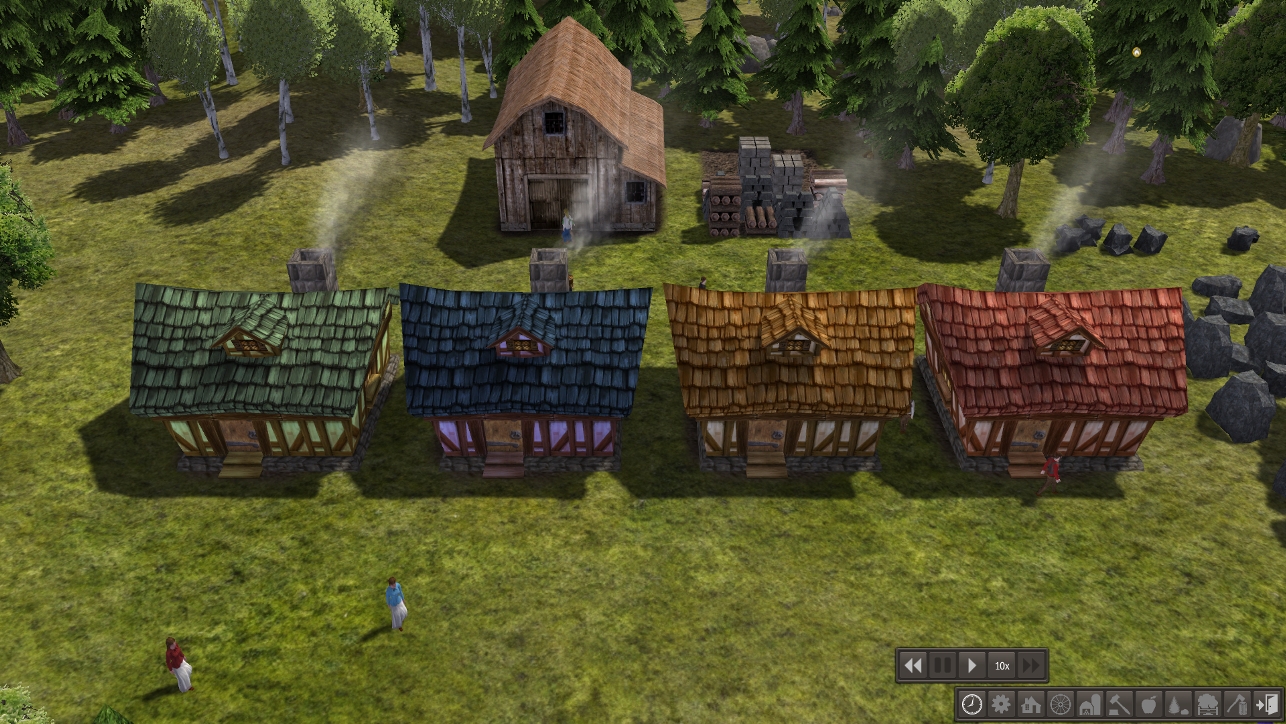Viewport: 1286px width, 724px height.
Task: Open the tree and rock resources menu
Action: [x=1178, y=704]
